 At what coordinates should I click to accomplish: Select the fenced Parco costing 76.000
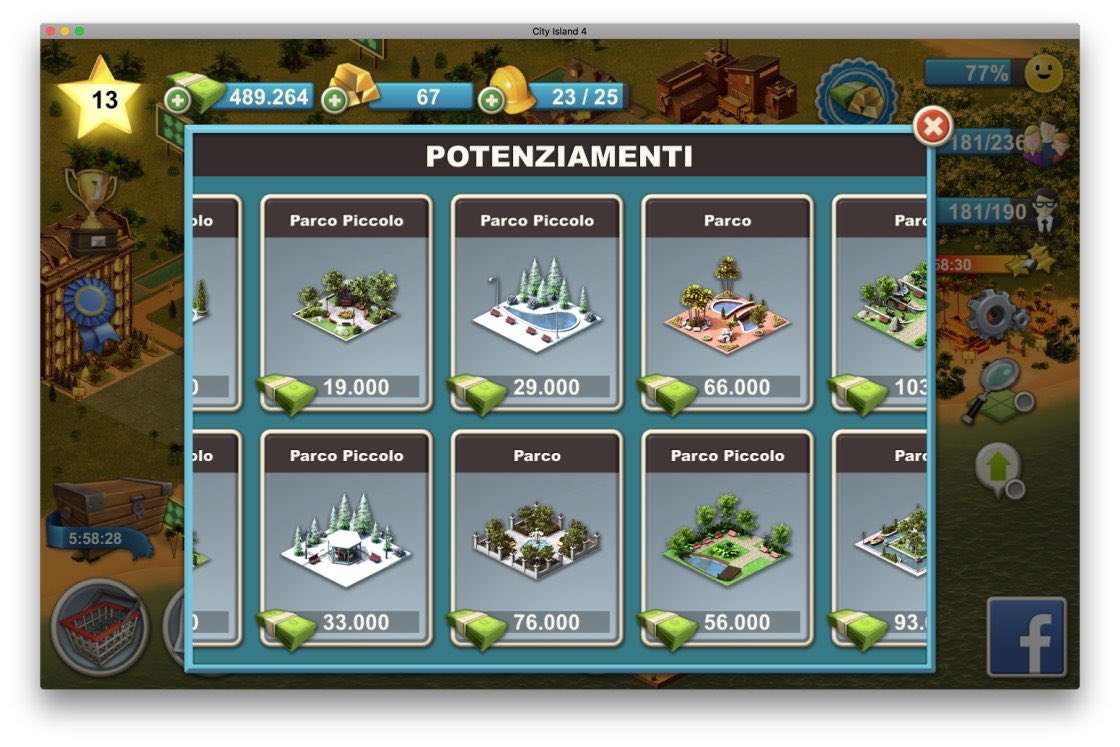[536, 537]
